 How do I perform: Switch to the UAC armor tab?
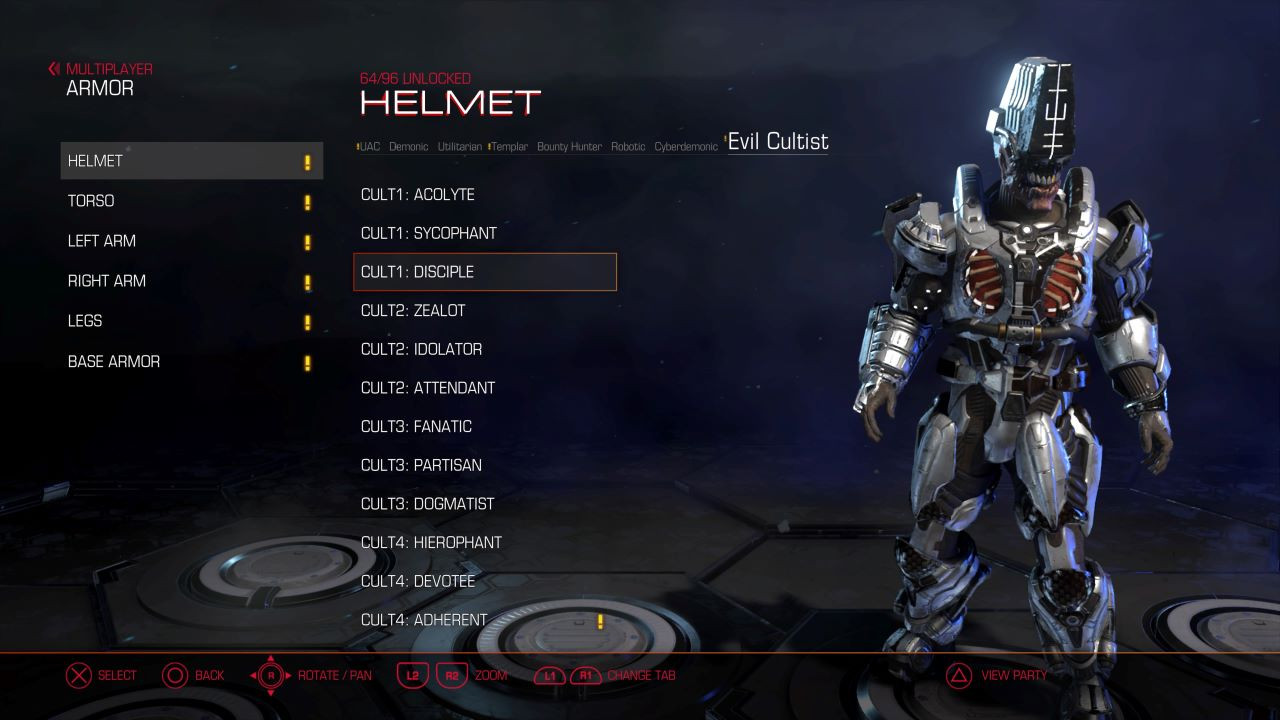pyautogui.click(x=368, y=145)
